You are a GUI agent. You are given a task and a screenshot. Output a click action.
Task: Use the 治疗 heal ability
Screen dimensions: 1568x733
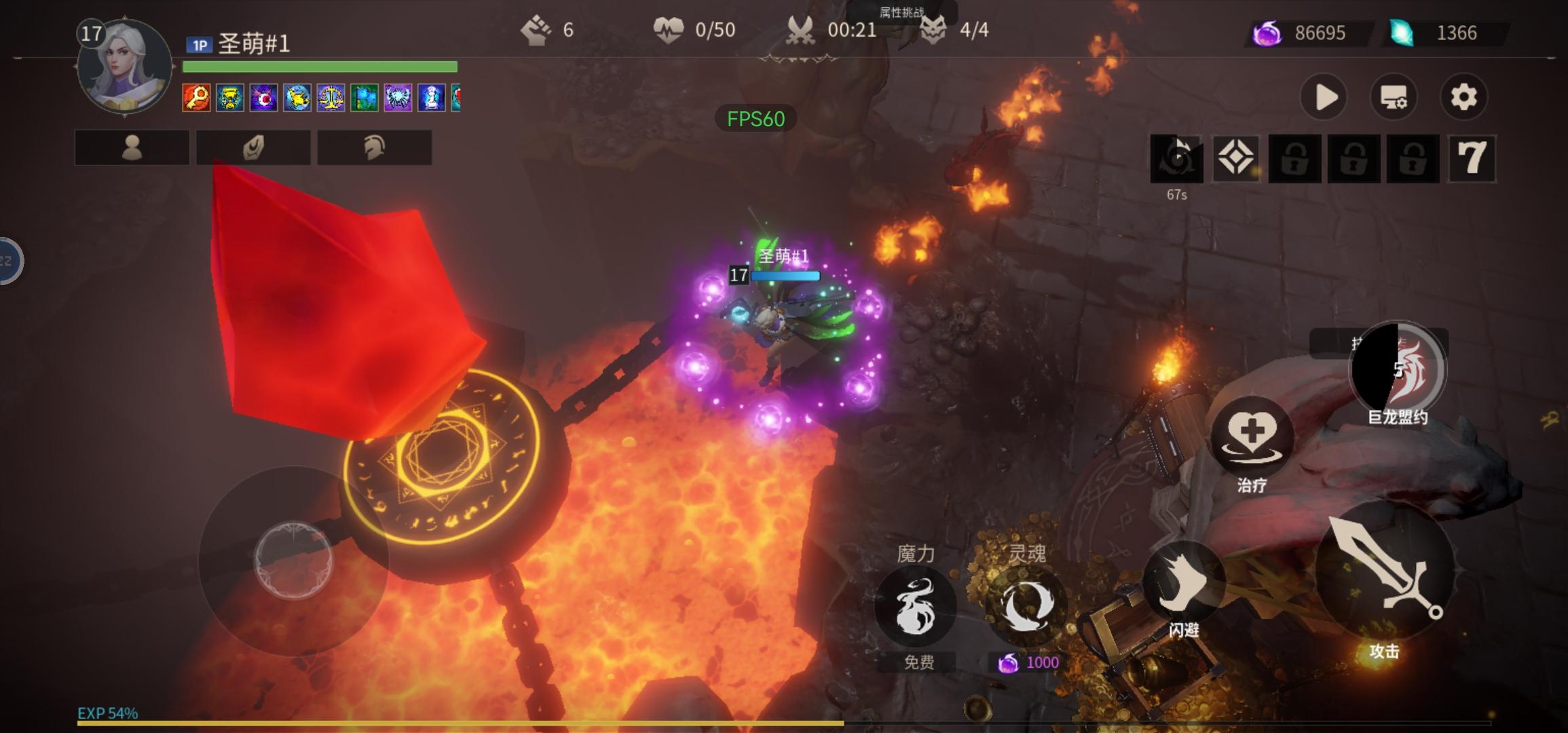(1252, 436)
